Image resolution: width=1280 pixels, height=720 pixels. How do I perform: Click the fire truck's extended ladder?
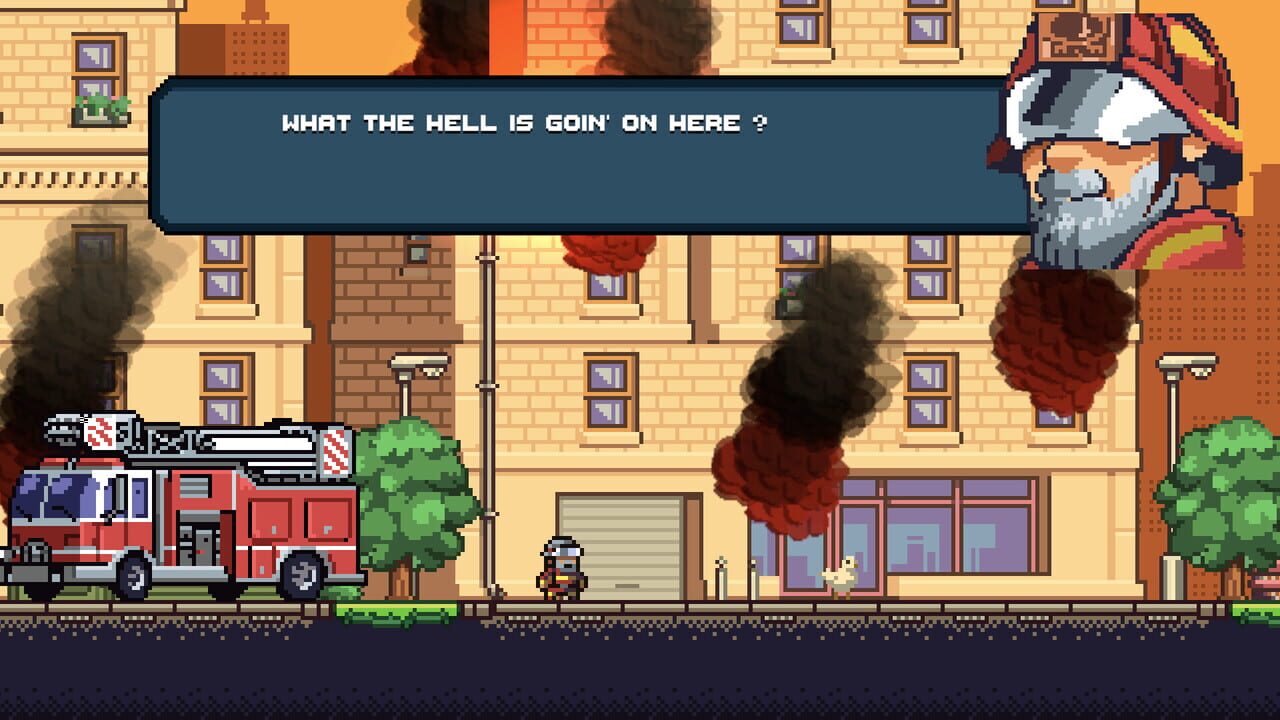point(230,440)
